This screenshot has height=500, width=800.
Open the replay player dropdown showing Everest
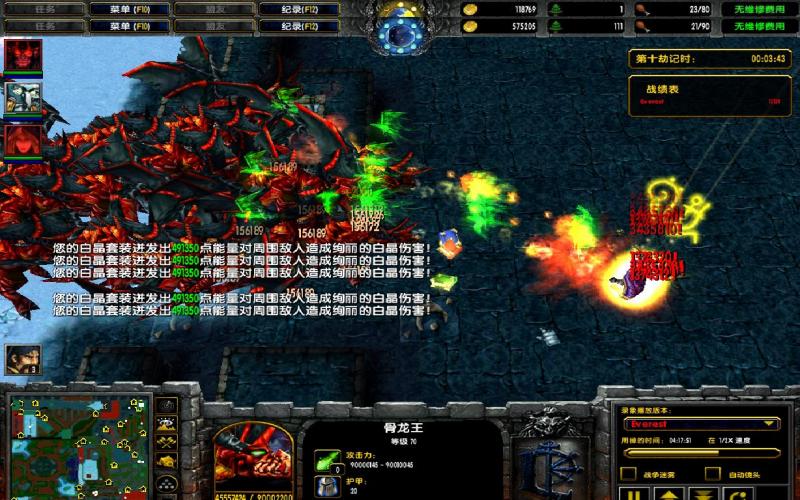pyautogui.click(x=701, y=424)
